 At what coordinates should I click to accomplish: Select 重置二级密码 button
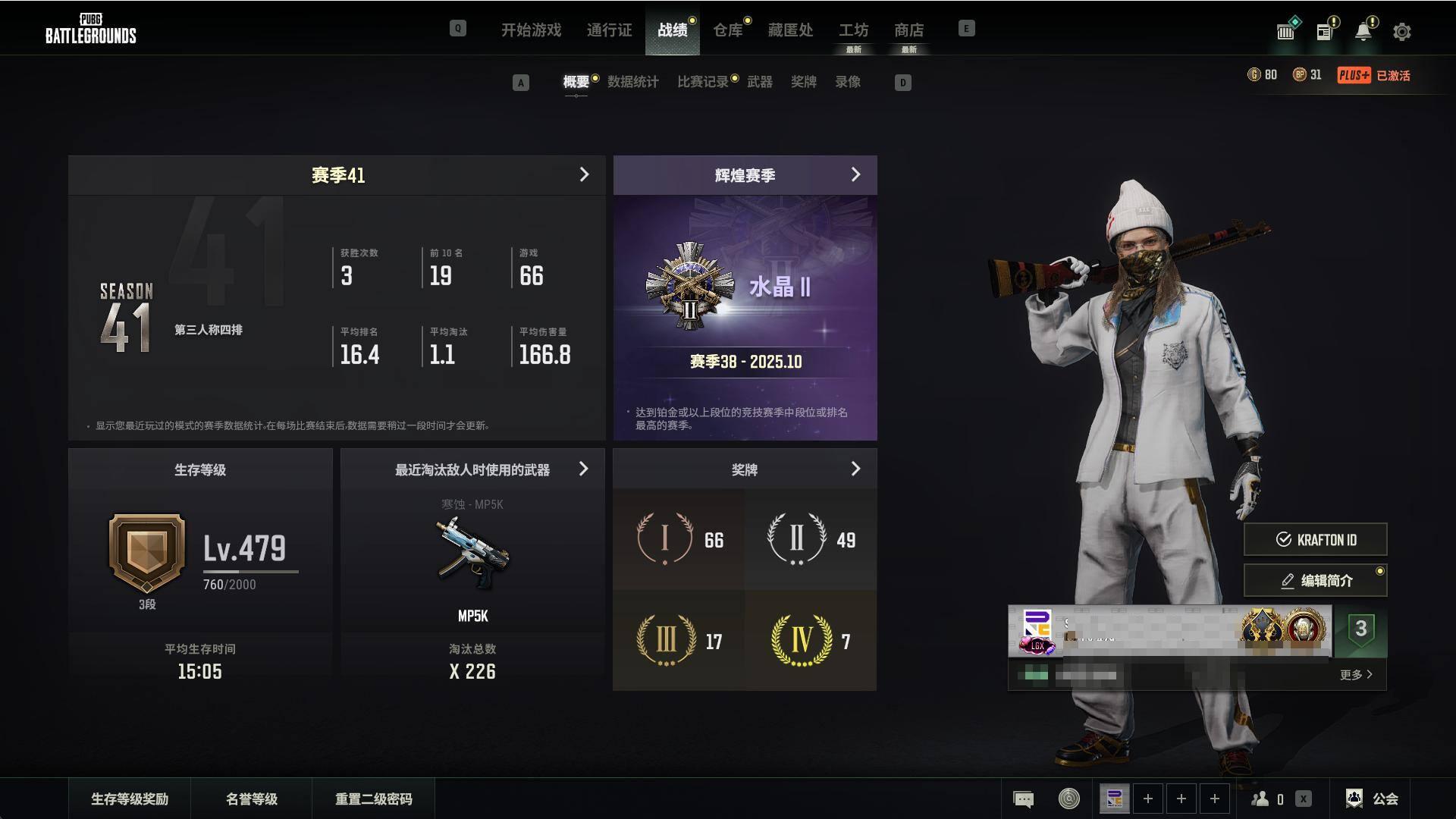click(x=373, y=799)
